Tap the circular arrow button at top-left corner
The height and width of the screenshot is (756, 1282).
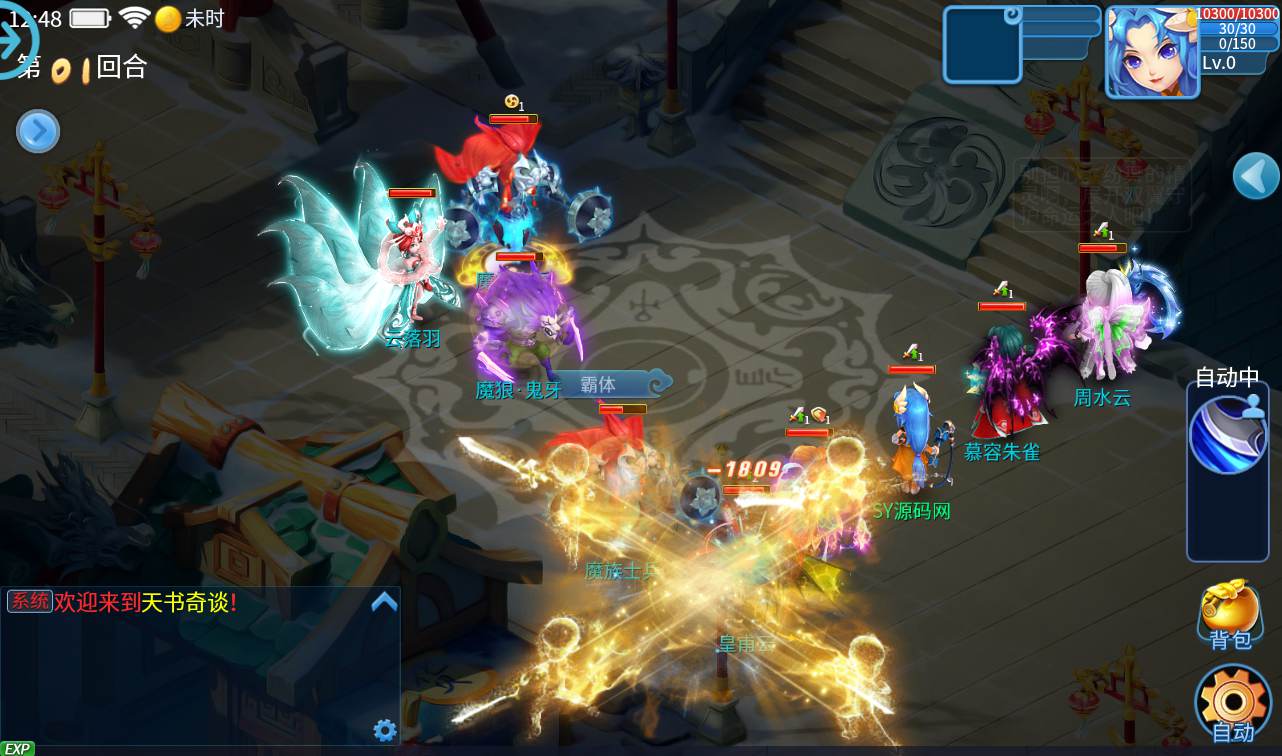(x=16, y=40)
